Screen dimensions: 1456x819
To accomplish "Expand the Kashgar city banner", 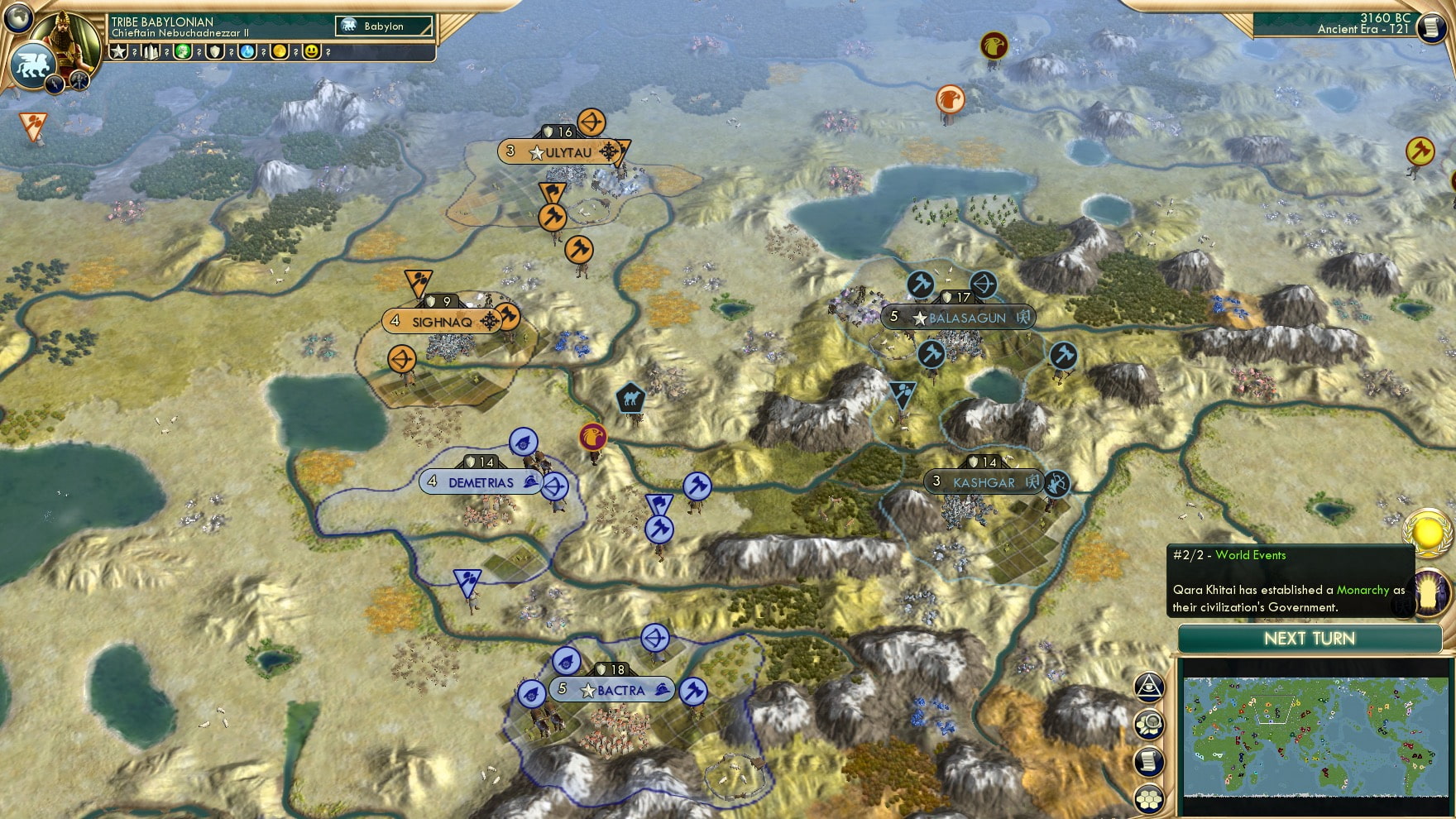I will tap(983, 482).
